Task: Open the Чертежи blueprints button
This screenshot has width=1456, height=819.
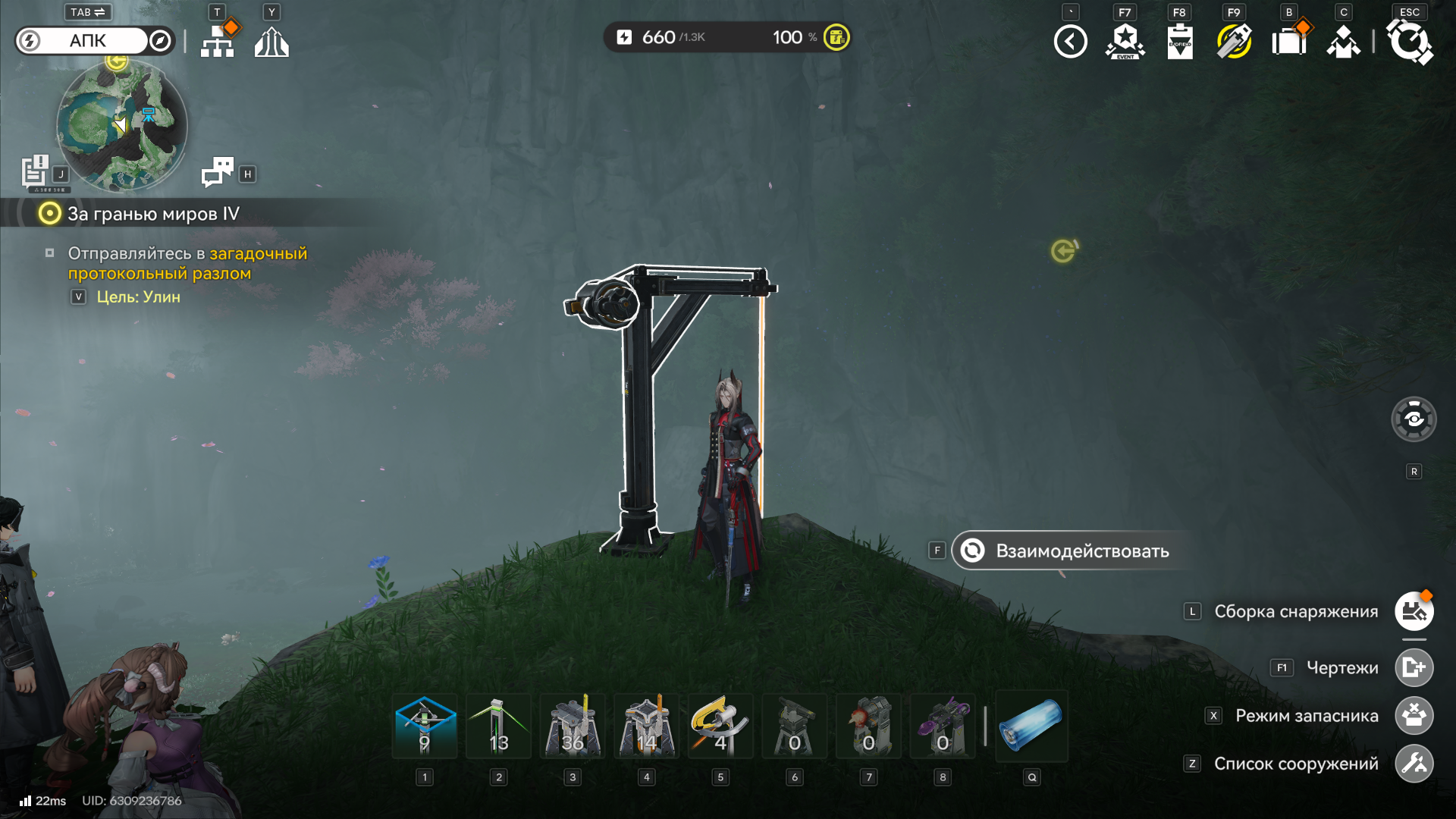Action: tap(1414, 667)
